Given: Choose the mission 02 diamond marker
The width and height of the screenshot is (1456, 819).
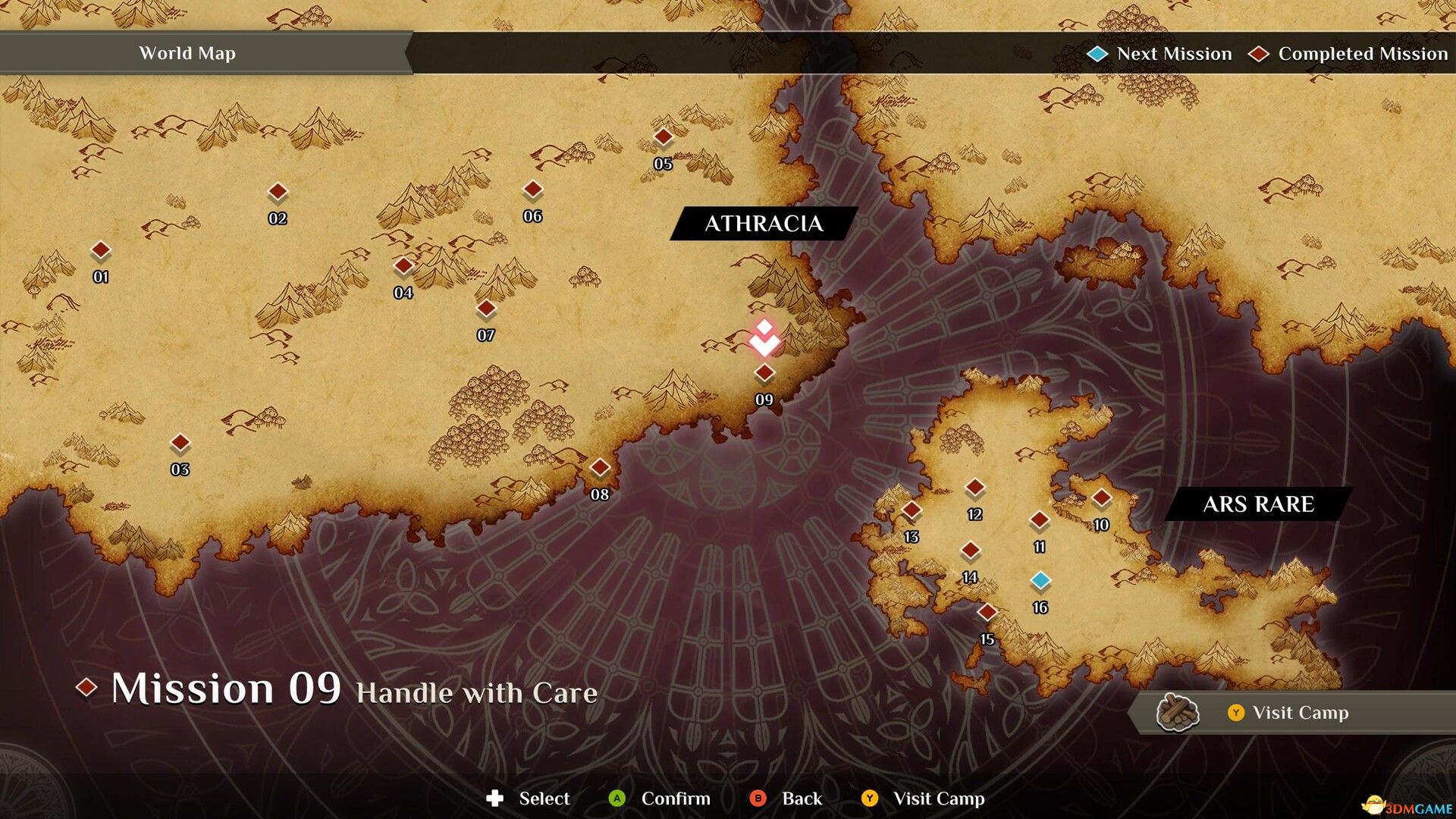Looking at the screenshot, I should click(278, 192).
